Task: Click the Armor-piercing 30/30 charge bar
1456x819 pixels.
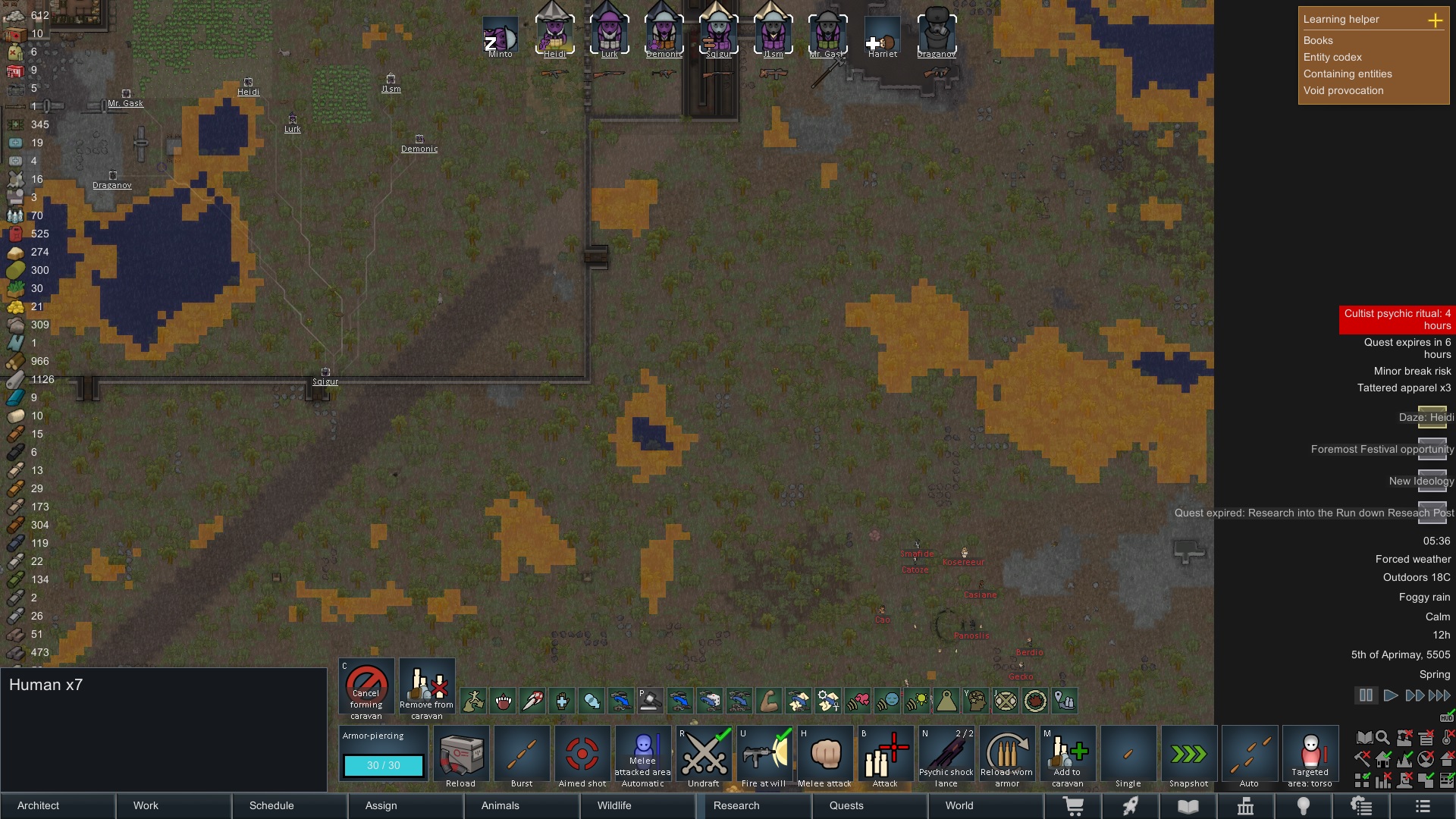Action: [x=382, y=766]
